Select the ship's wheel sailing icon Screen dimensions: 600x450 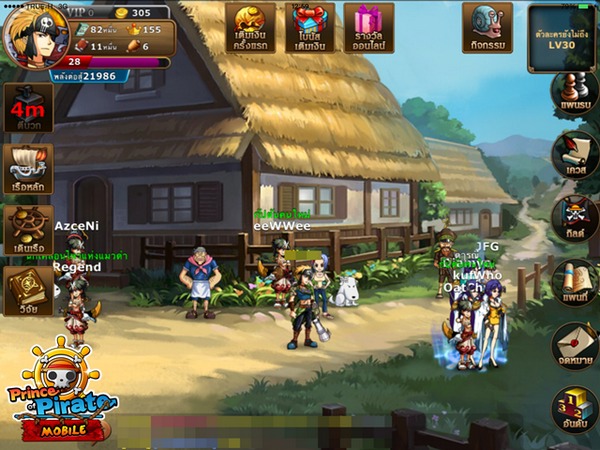click(x=28, y=230)
